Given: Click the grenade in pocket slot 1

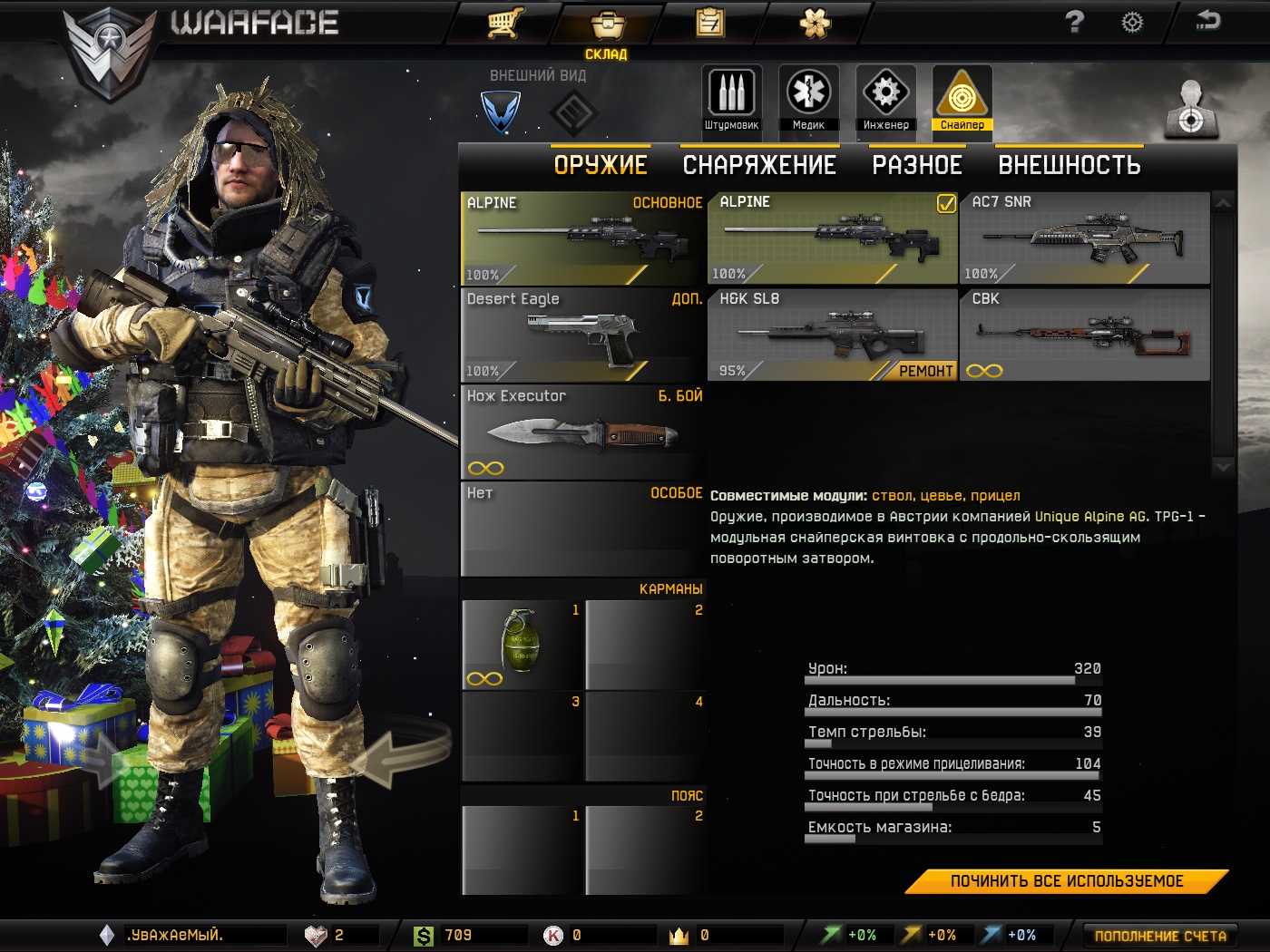Looking at the screenshot, I should click(x=522, y=645).
